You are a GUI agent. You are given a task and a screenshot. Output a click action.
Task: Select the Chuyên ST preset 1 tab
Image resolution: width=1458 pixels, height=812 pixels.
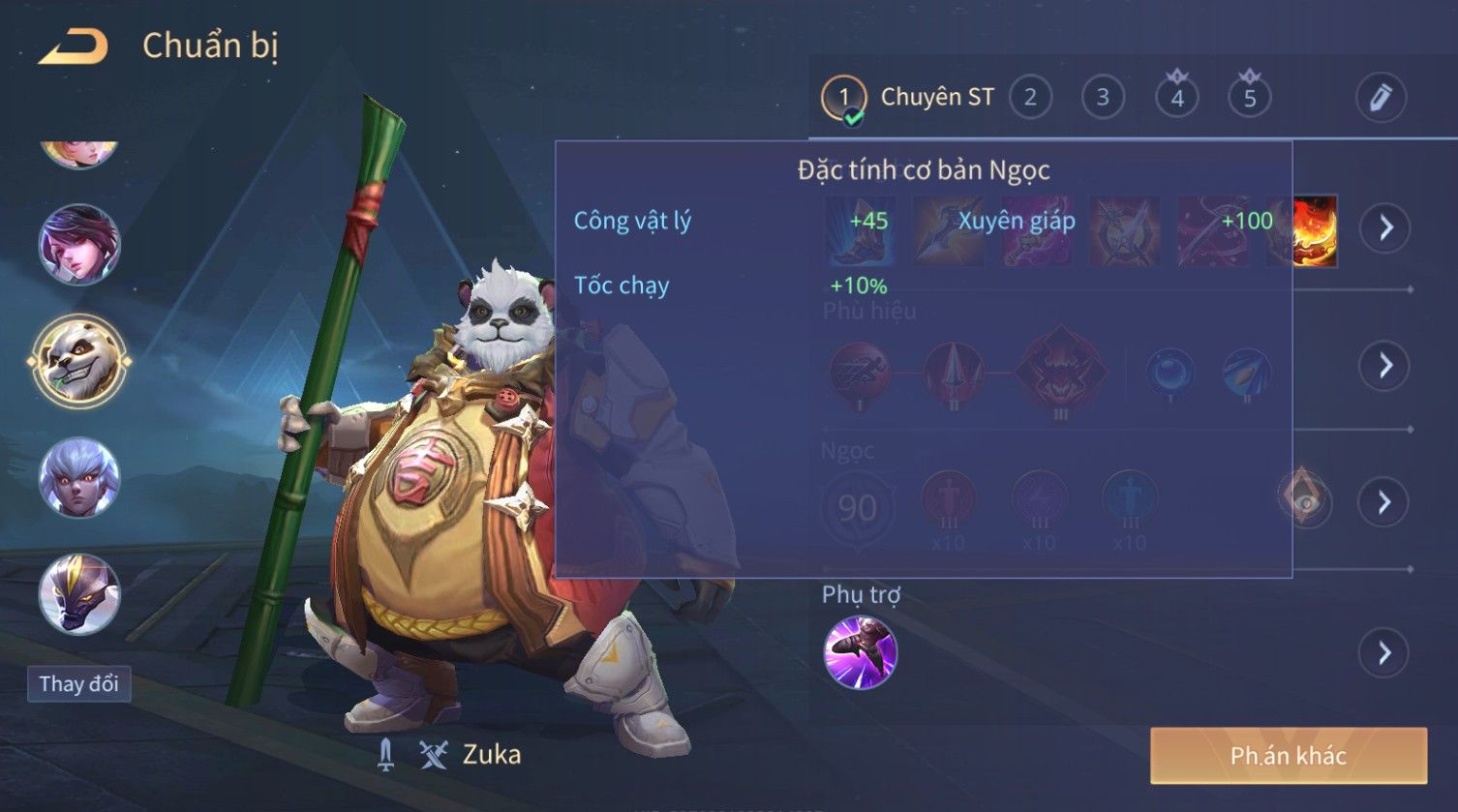click(x=908, y=98)
